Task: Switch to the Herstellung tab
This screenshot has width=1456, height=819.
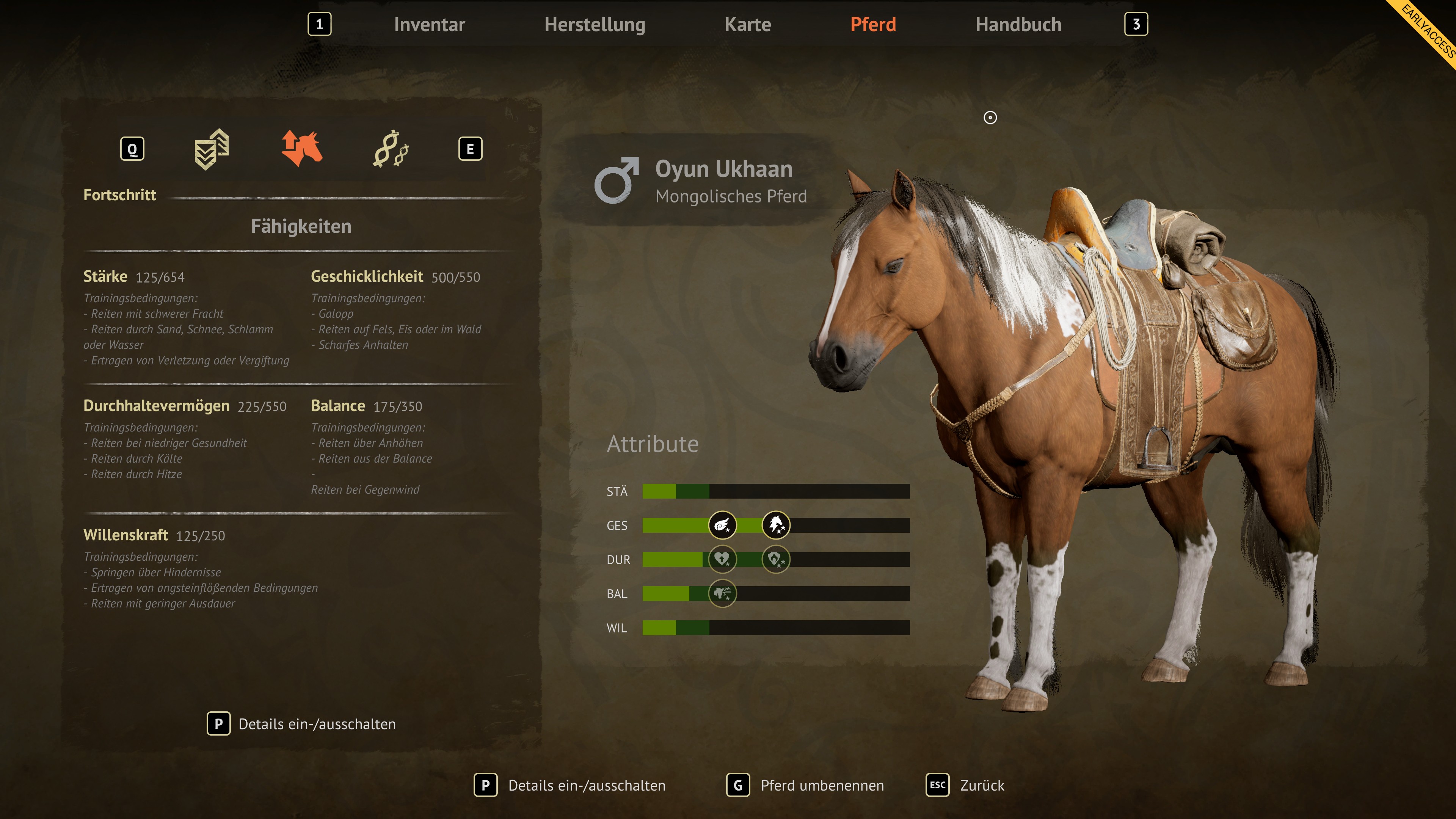Action: coord(595,24)
